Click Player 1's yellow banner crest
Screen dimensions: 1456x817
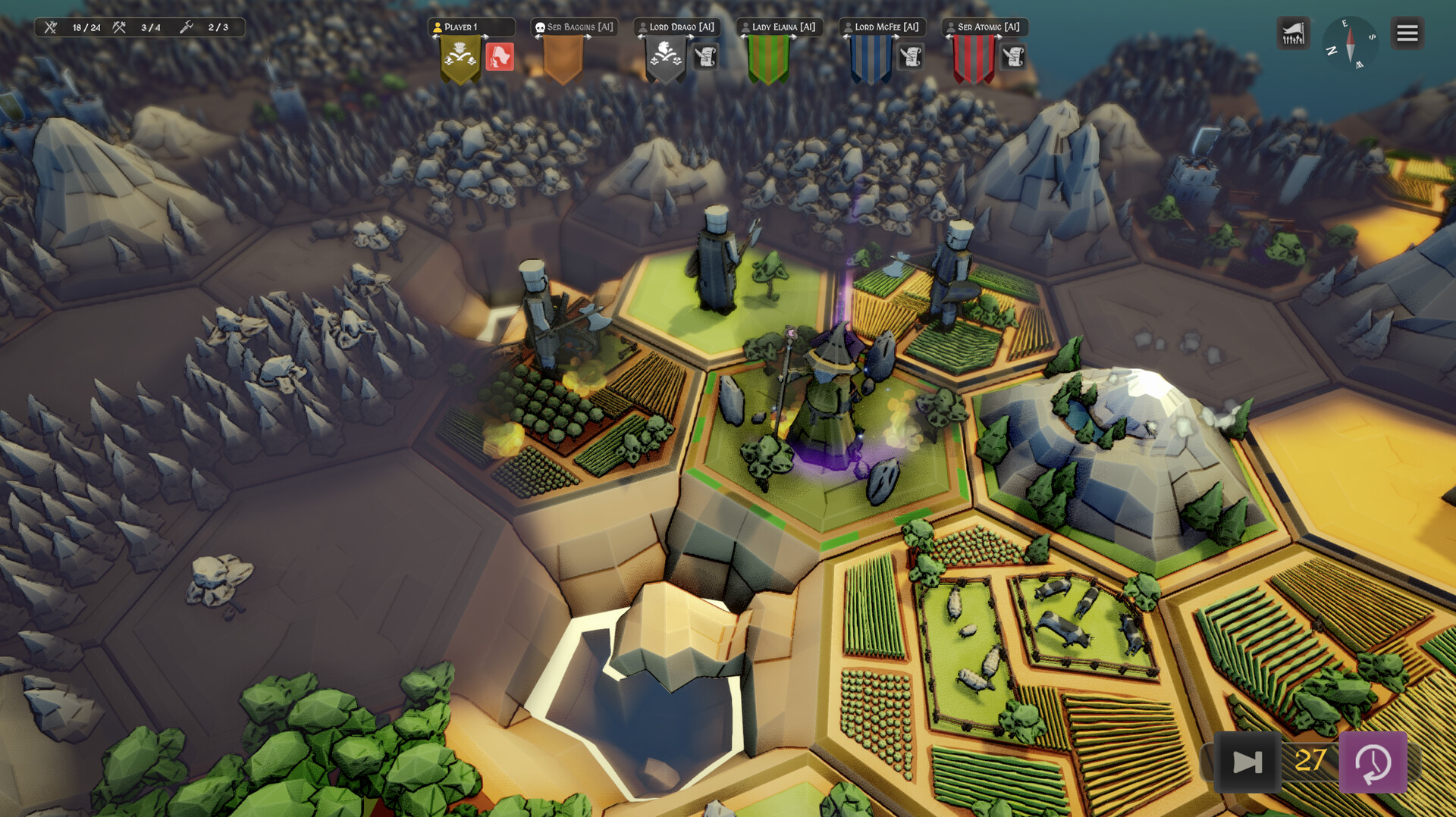point(460,57)
